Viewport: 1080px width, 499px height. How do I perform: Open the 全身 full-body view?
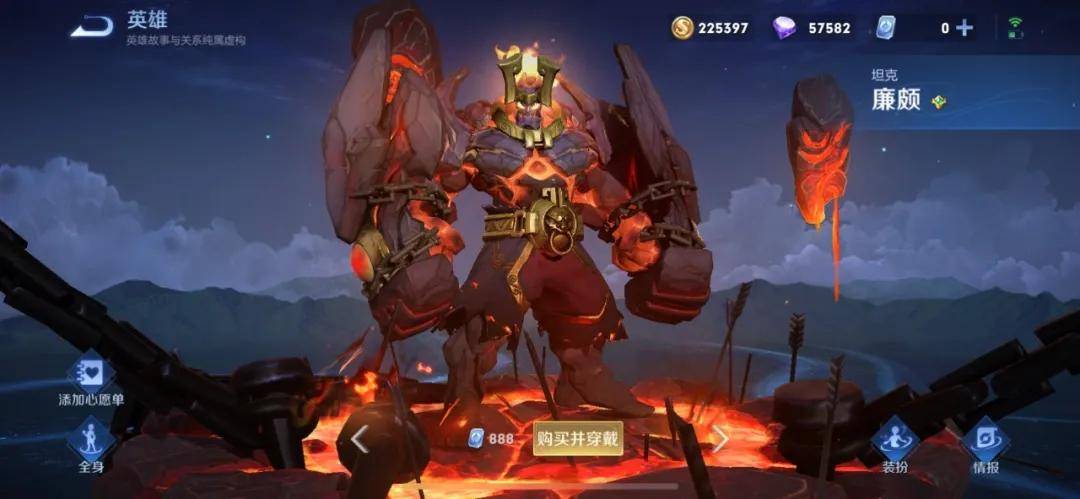click(x=91, y=443)
